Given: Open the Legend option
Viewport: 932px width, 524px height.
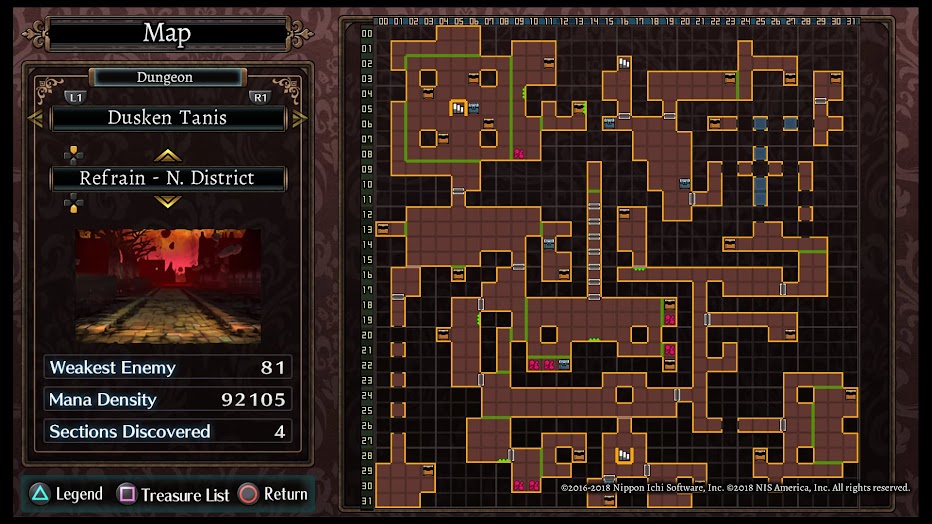Looking at the screenshot, I should click(67, 494).
